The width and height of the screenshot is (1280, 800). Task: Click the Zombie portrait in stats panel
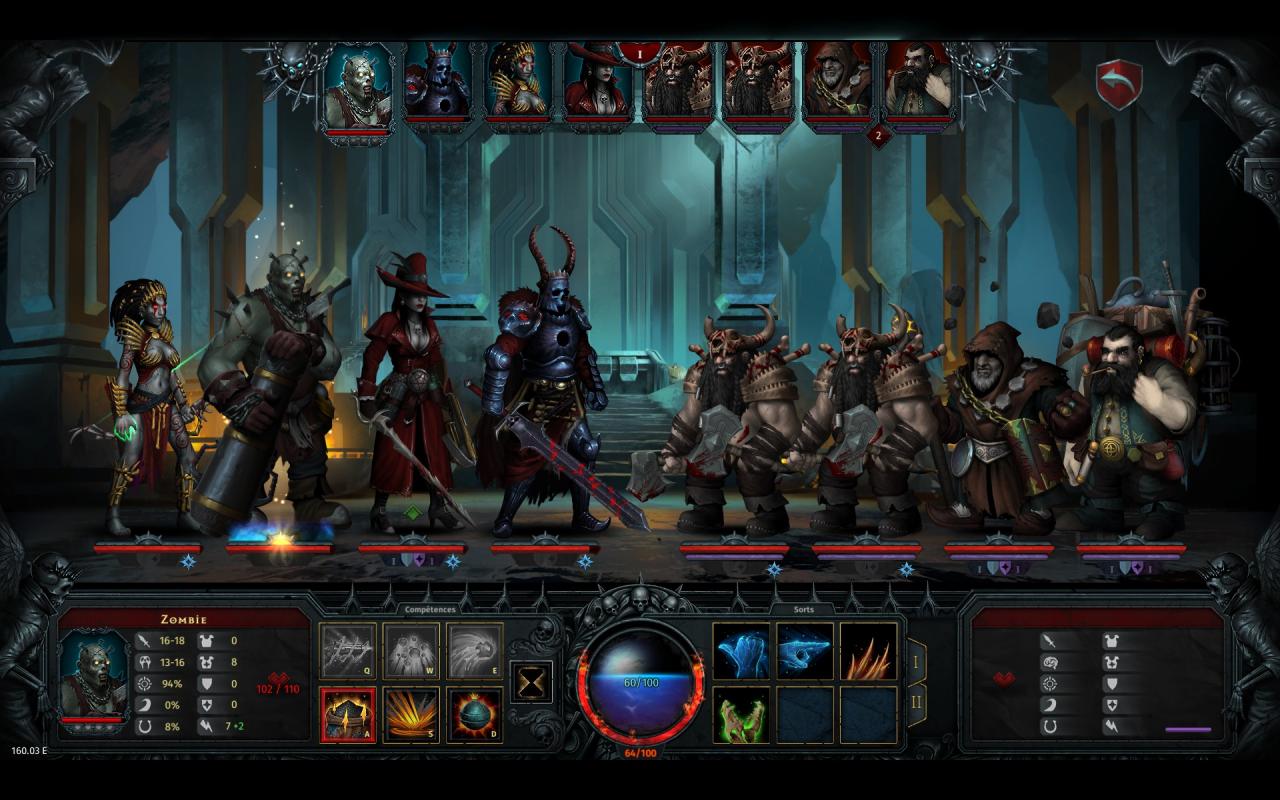(x=94, y=677)
